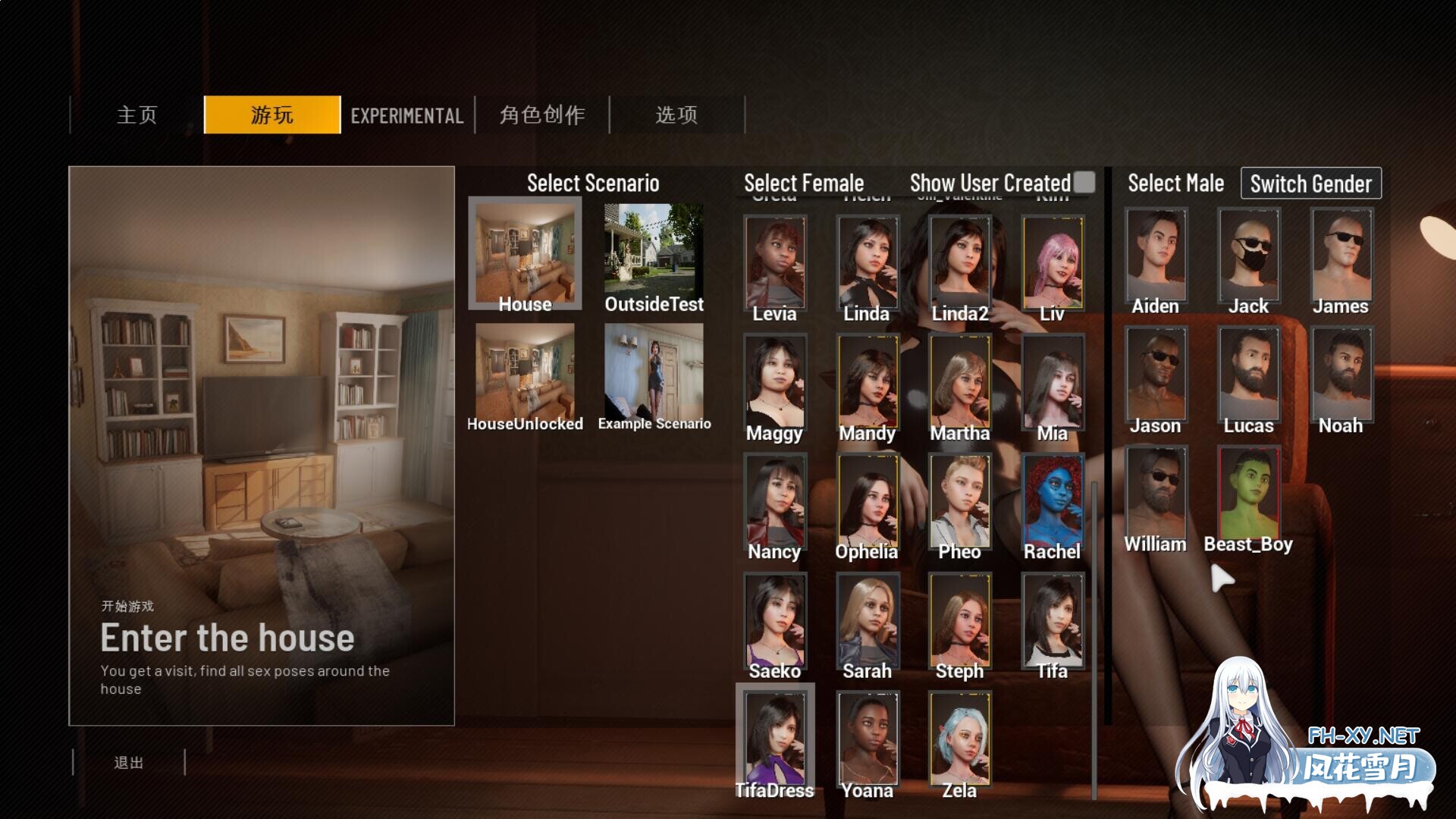The image size is (1456, 819).
Task: Switch to the 角色创作 character creation tab
Action: [542, 115]
